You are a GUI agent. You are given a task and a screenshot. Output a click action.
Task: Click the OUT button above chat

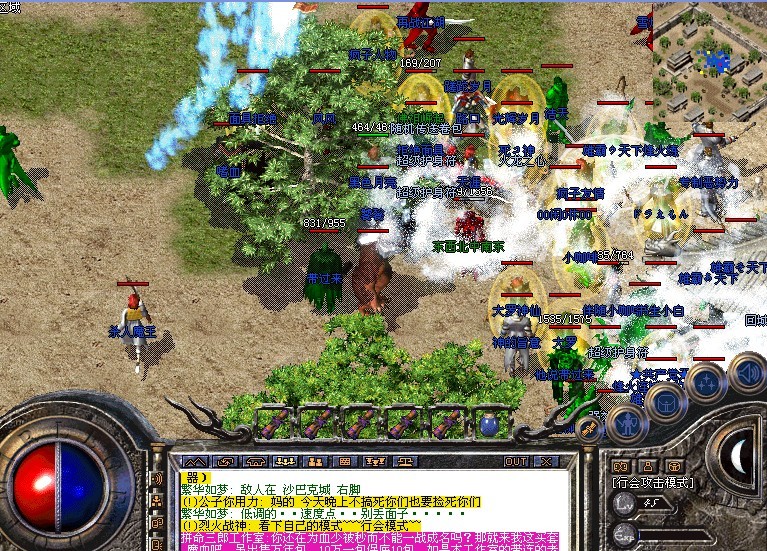(515, 462)
